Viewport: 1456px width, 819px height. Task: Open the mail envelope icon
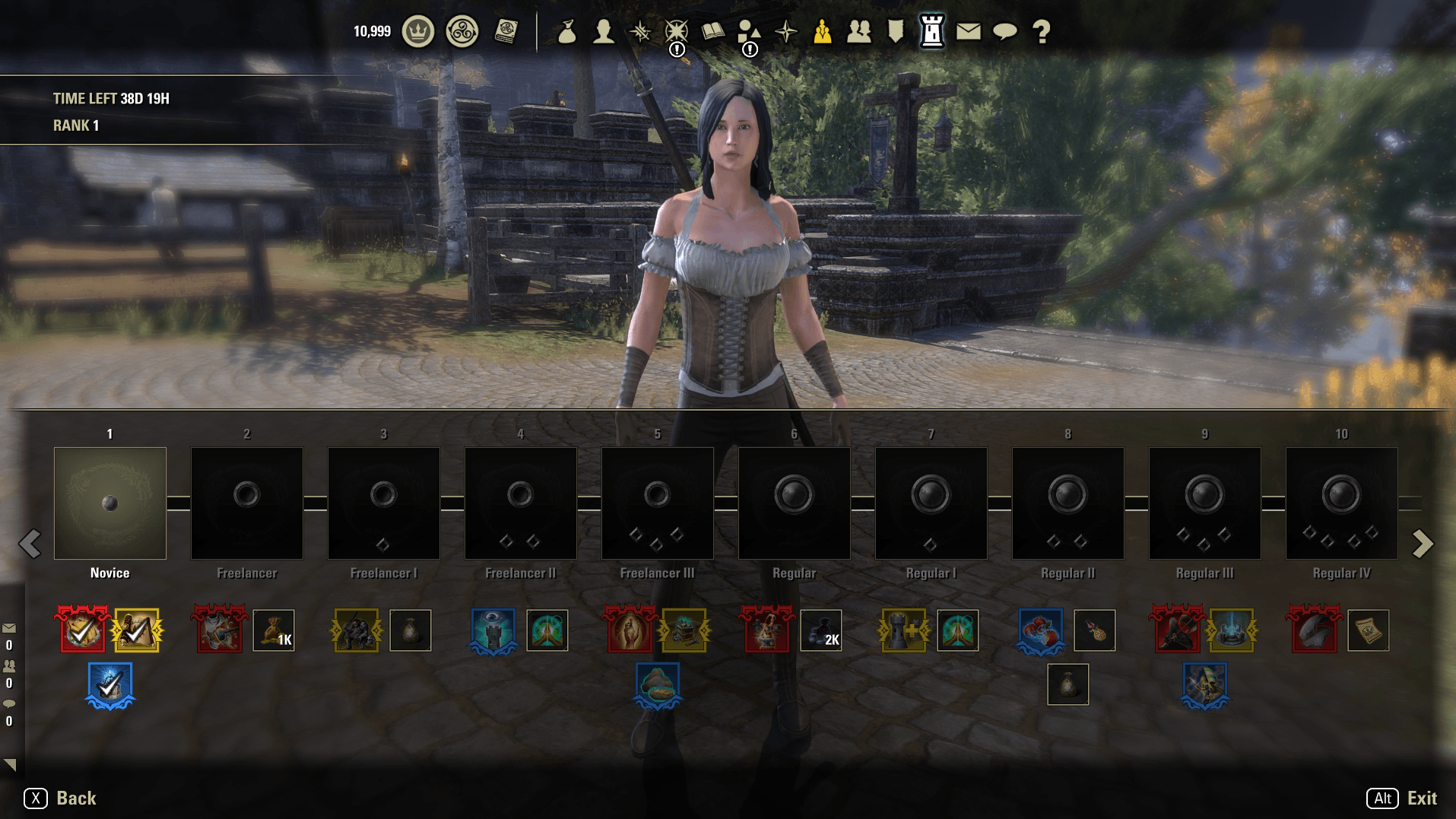pos(968,32)
